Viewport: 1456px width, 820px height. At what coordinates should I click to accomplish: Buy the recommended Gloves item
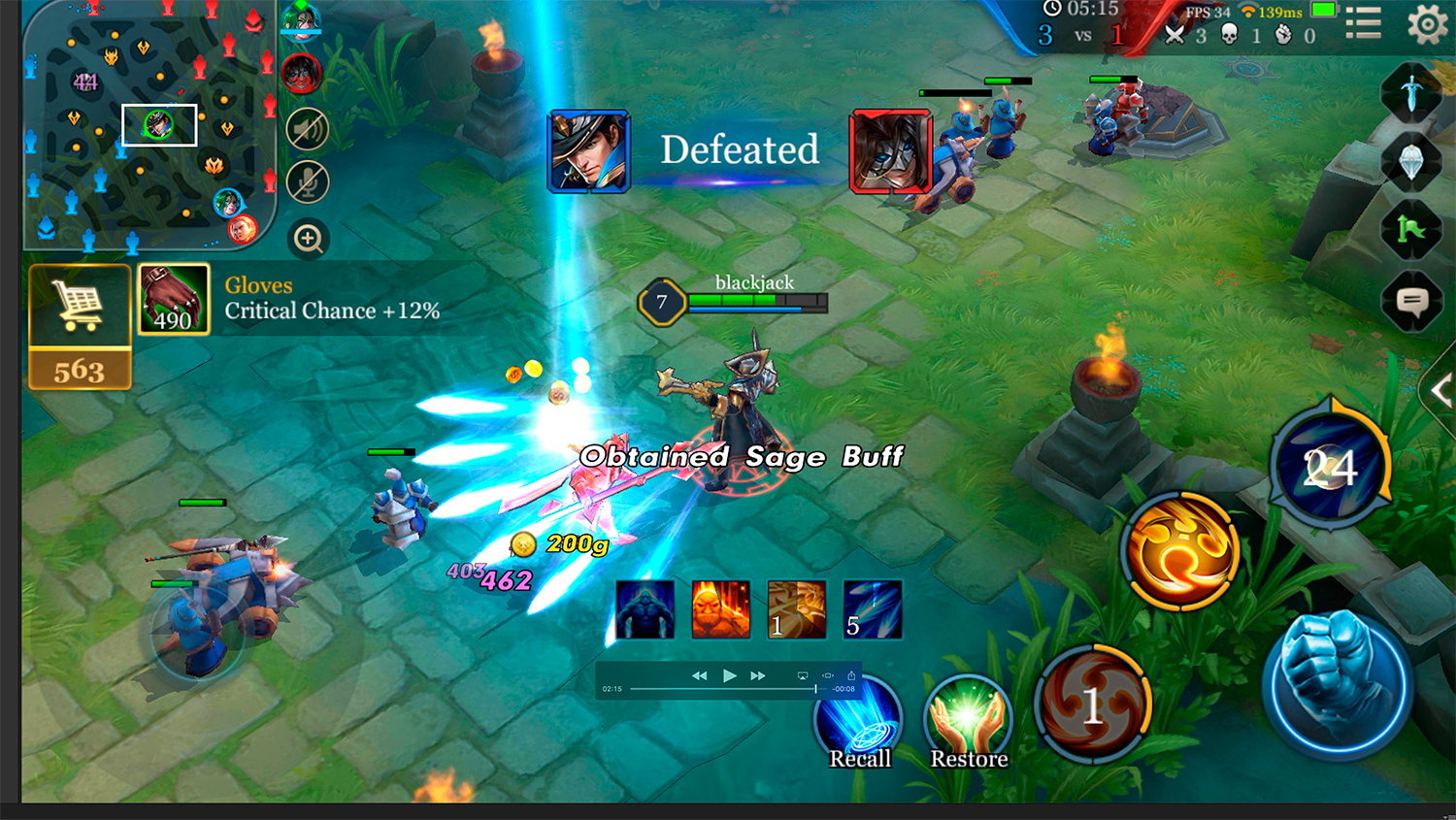coord(174,300)
